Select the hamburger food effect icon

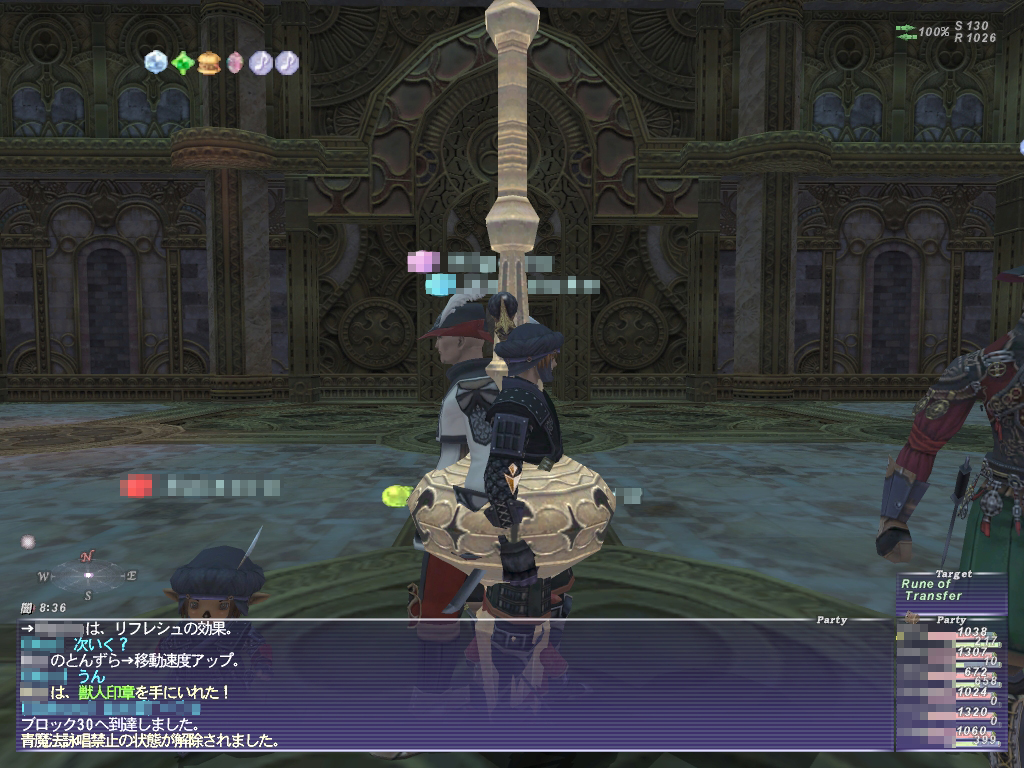[209, 63]
